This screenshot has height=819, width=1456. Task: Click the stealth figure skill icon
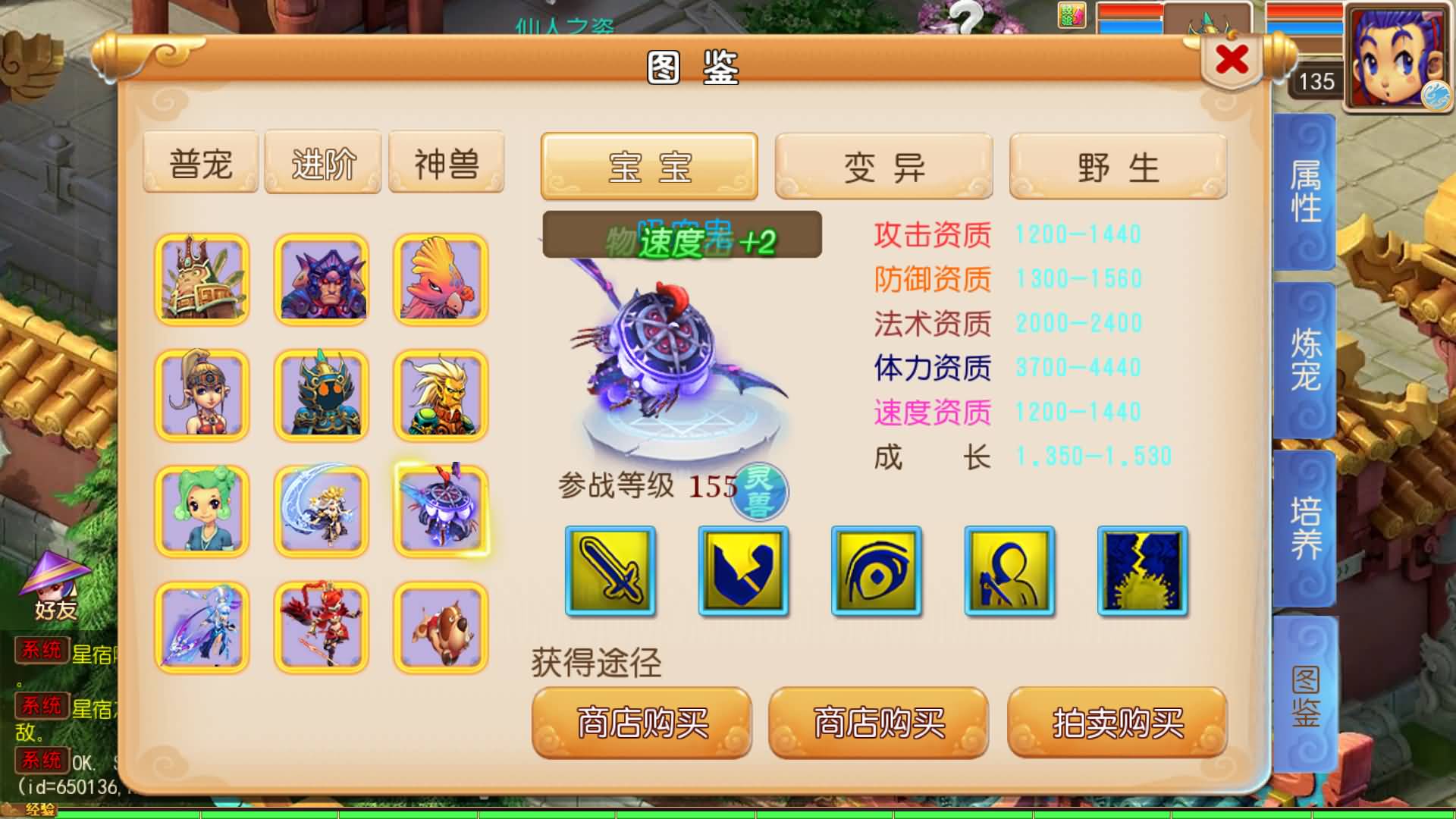coord(1009,573)
